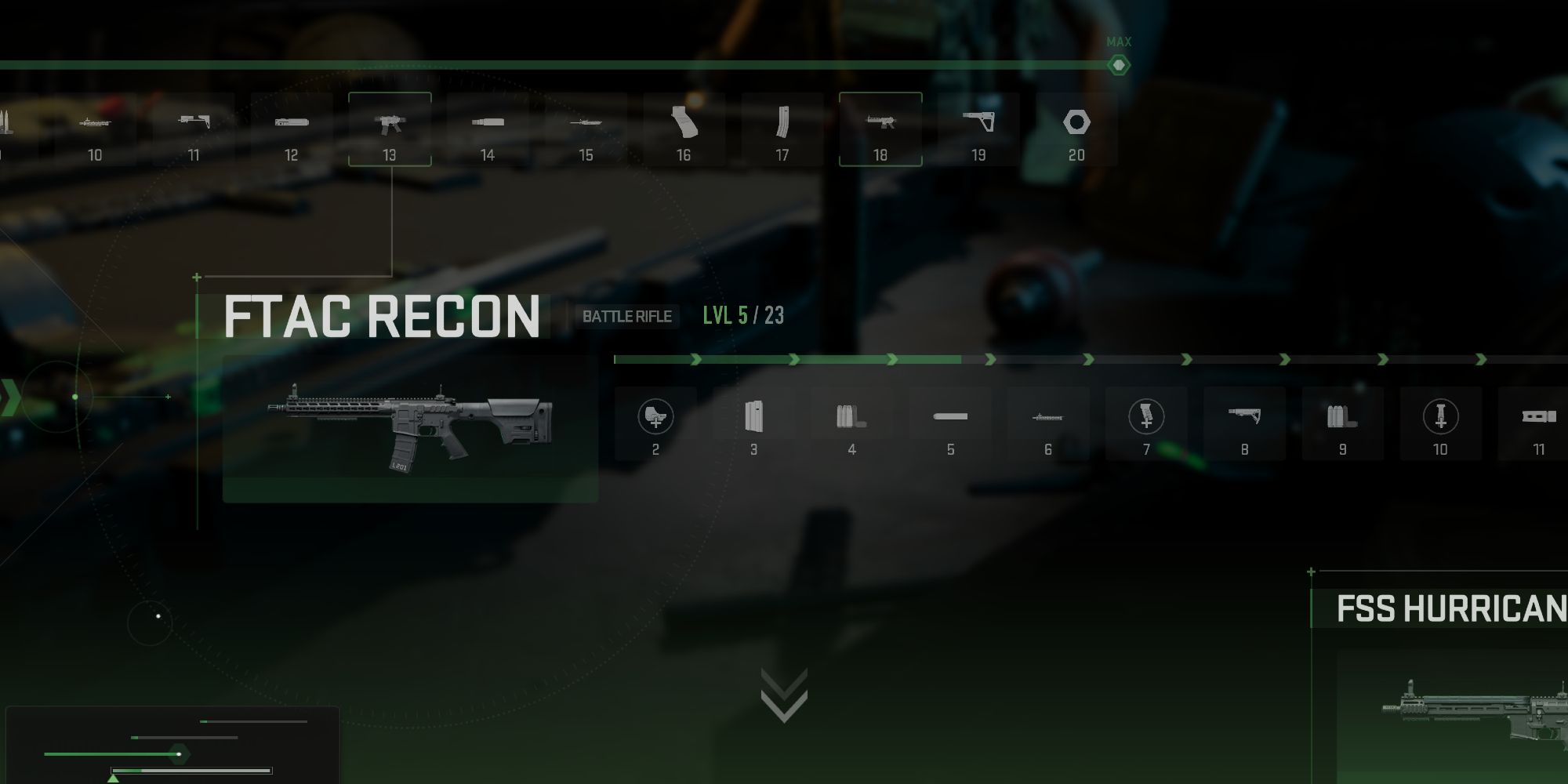Switch to the Battle Rifle category label

[x=626, y=317]
